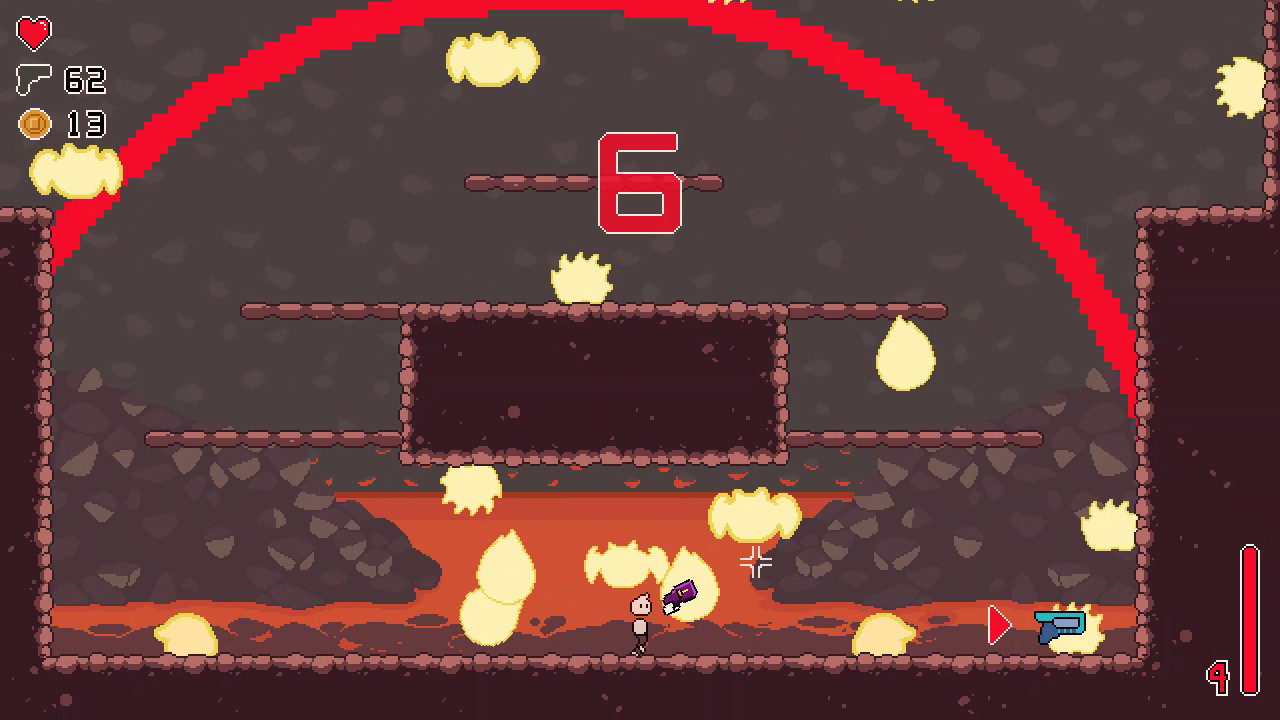Select the ammo counter gun icon

pos(33,80)
